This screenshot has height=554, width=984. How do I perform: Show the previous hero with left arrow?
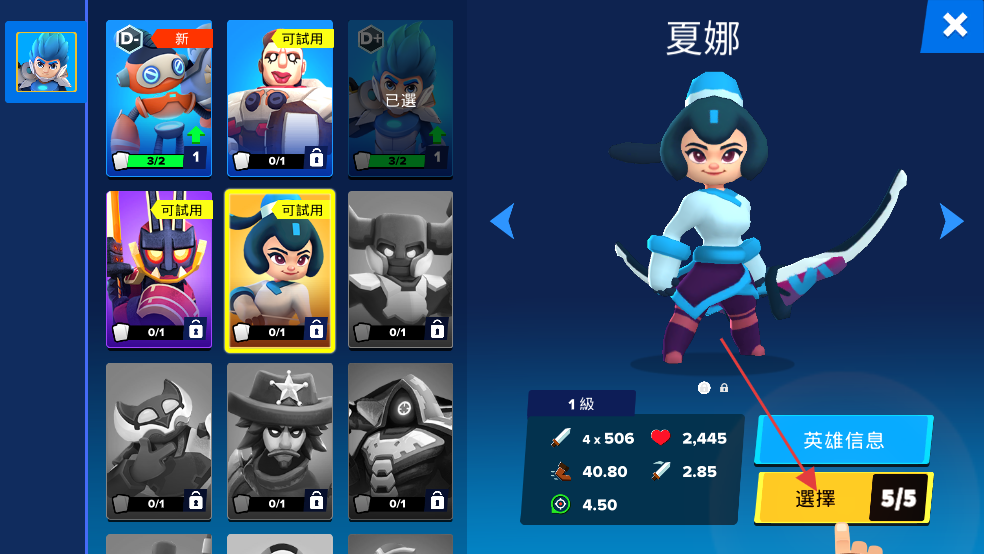pos(502,221)
